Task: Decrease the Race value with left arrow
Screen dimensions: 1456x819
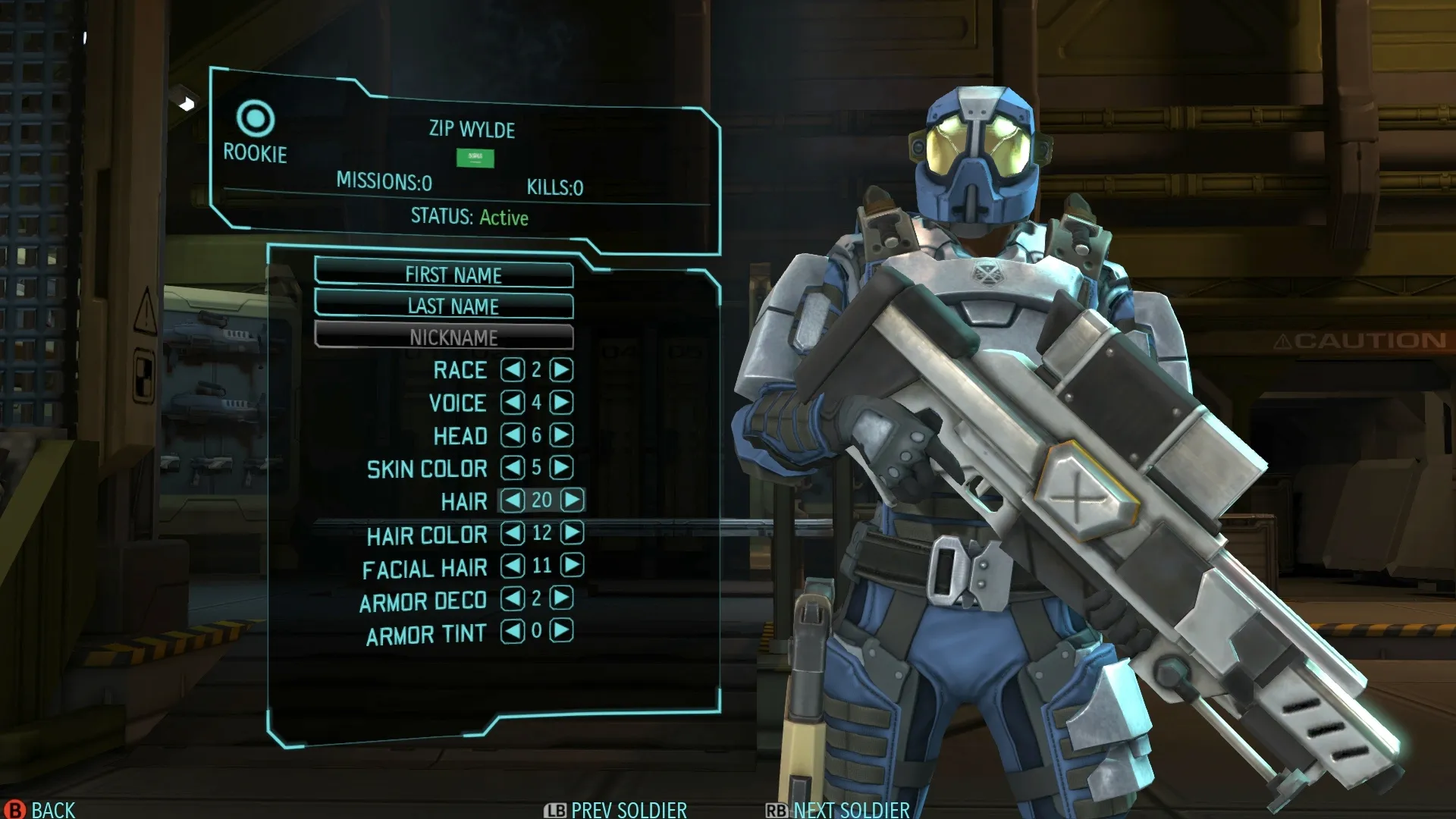Action: point(513,370)
